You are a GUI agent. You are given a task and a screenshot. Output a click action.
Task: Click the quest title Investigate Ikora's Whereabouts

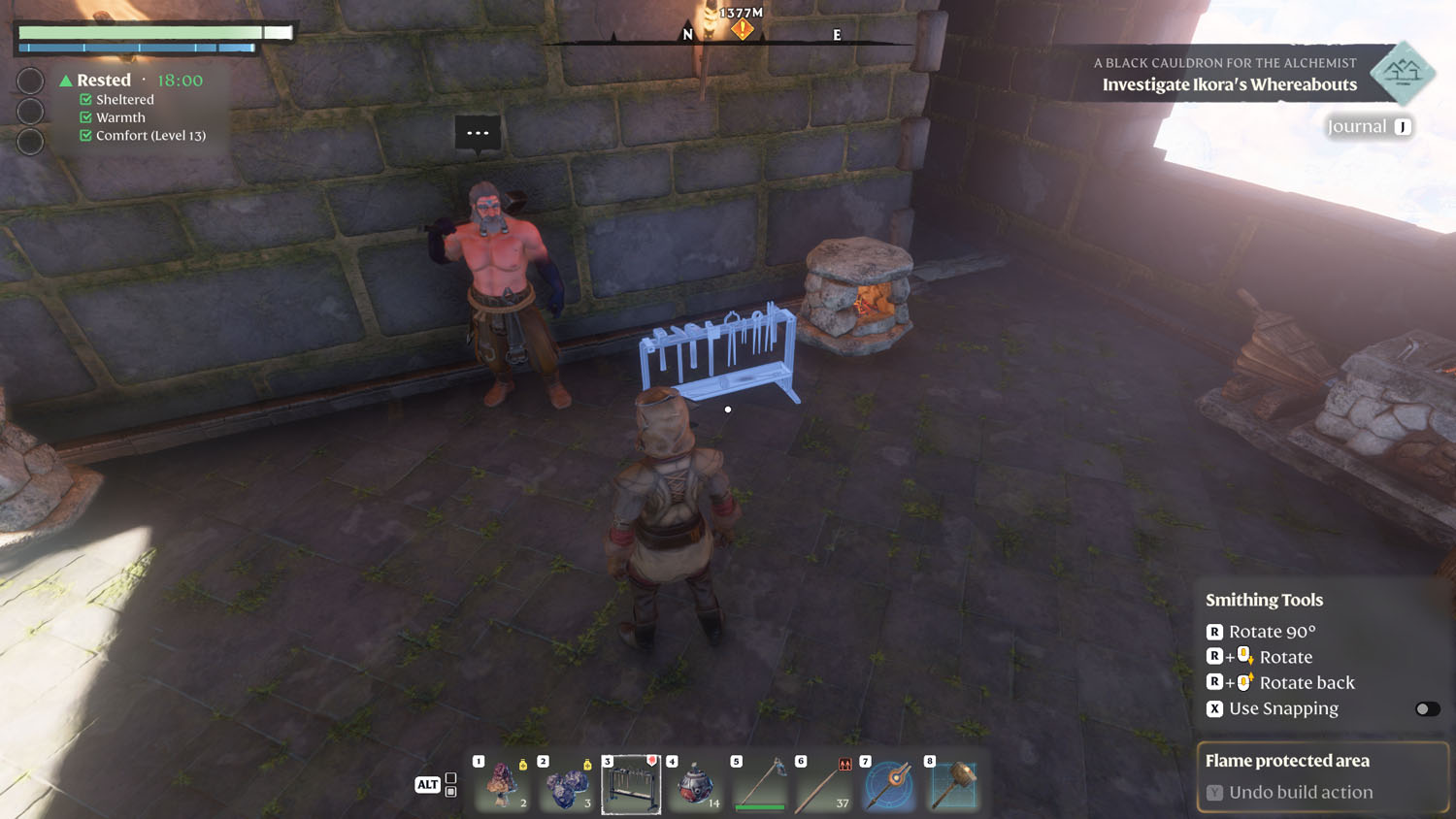[1229, 84]
